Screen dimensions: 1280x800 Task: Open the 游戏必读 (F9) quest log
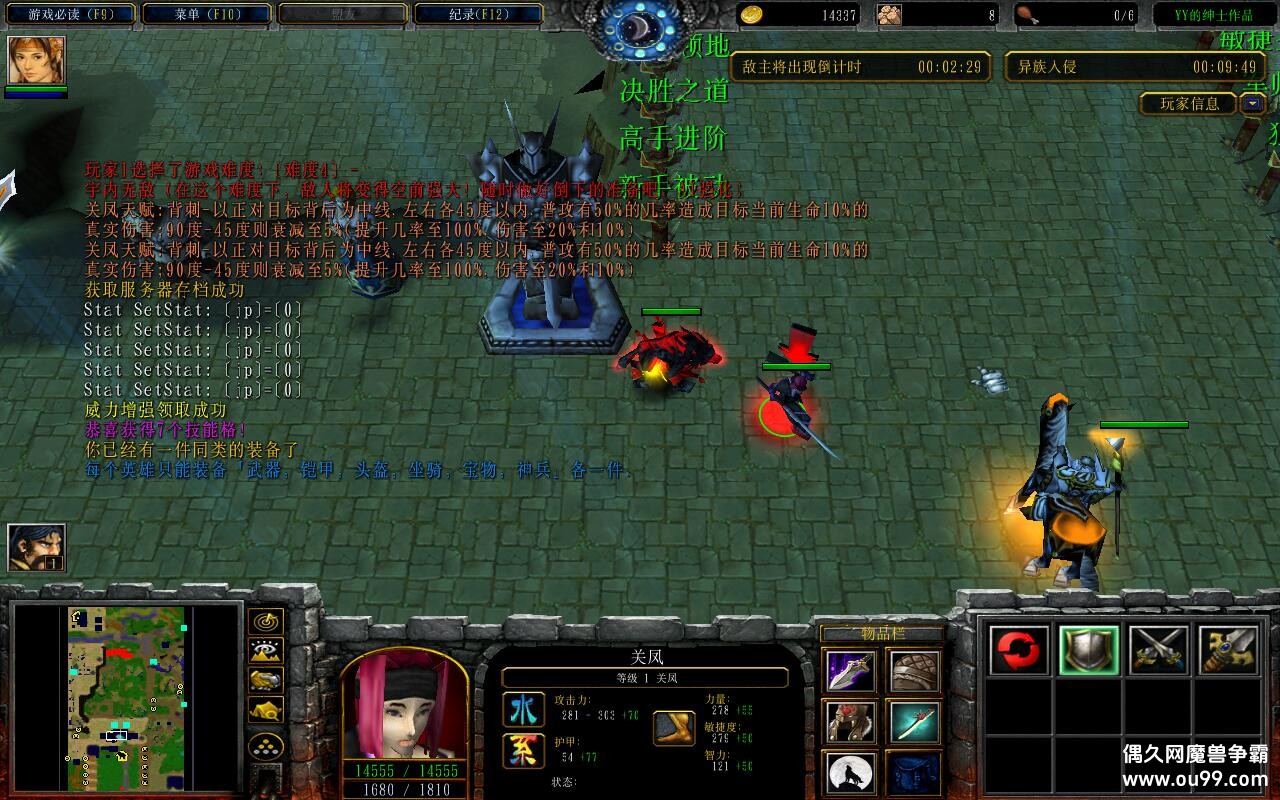tap(68, 15)
